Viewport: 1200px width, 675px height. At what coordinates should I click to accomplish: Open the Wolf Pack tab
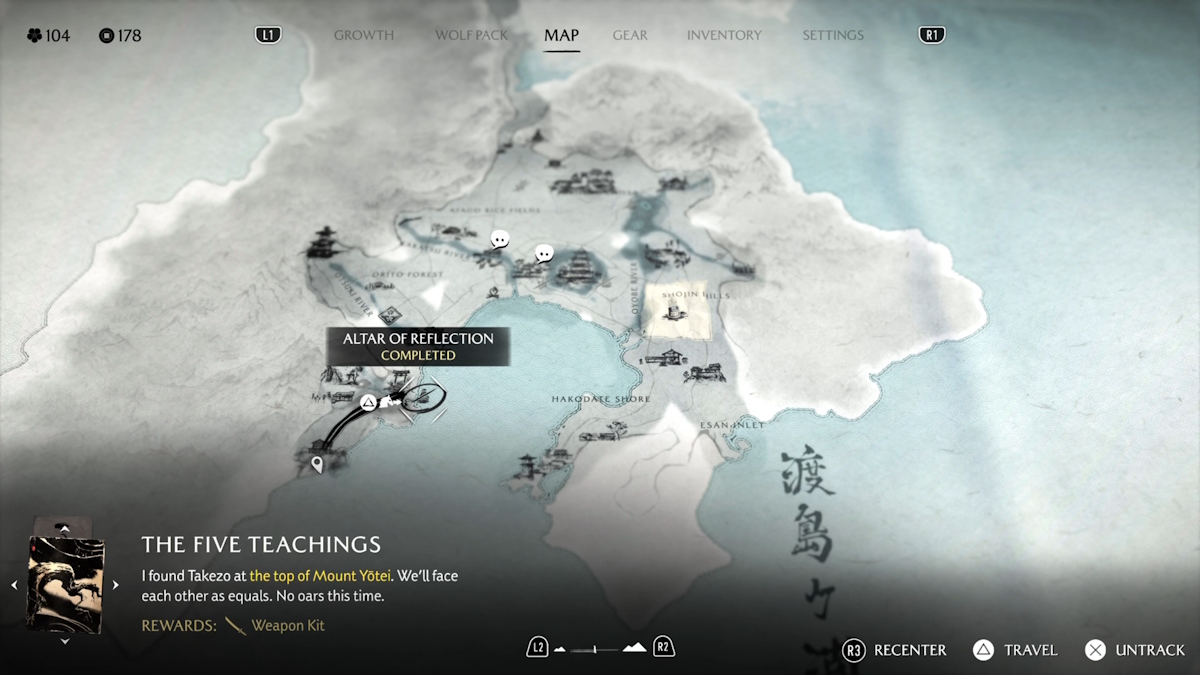point(471,35)
